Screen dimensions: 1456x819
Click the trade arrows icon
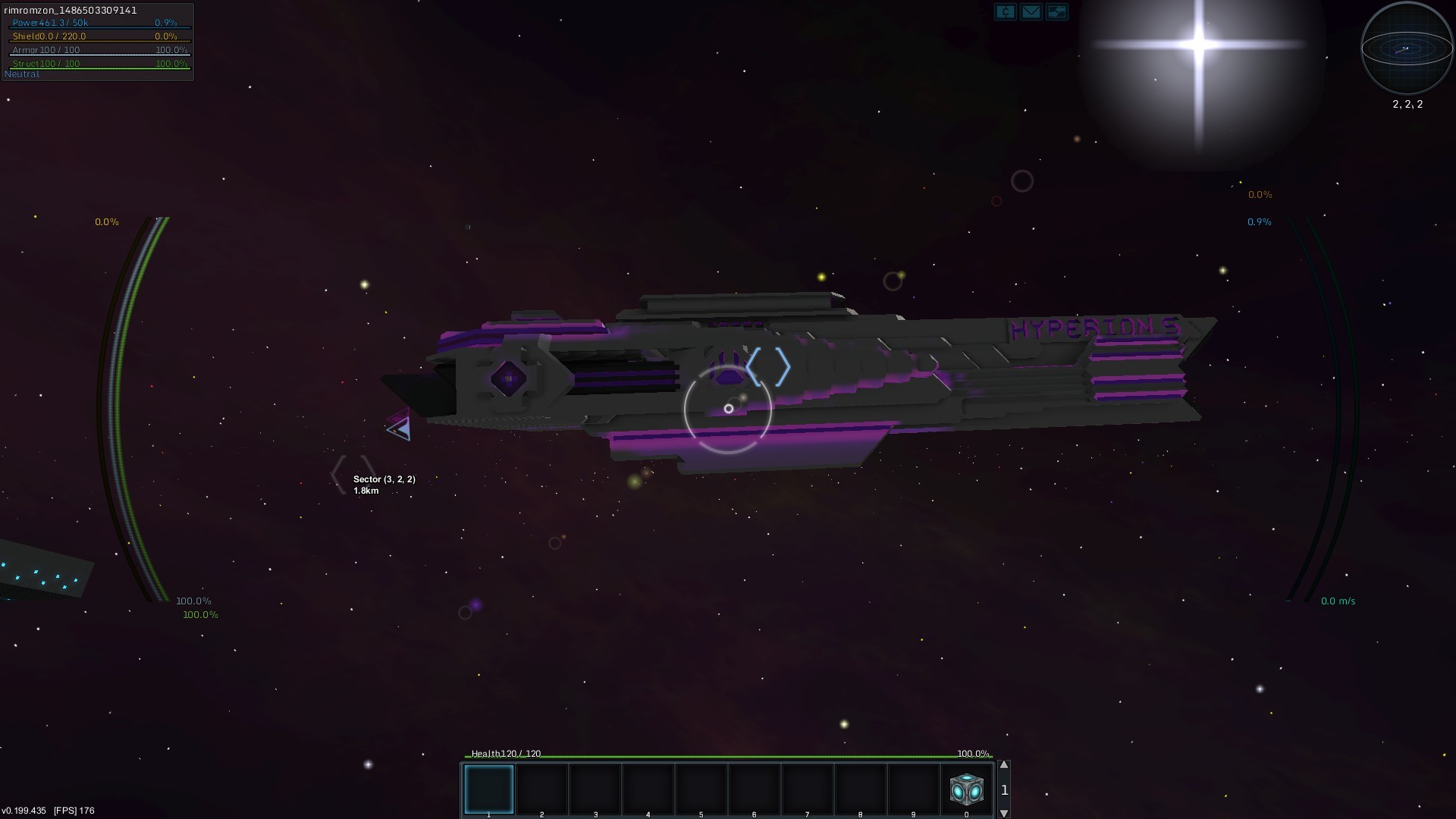coord(1056,11)
